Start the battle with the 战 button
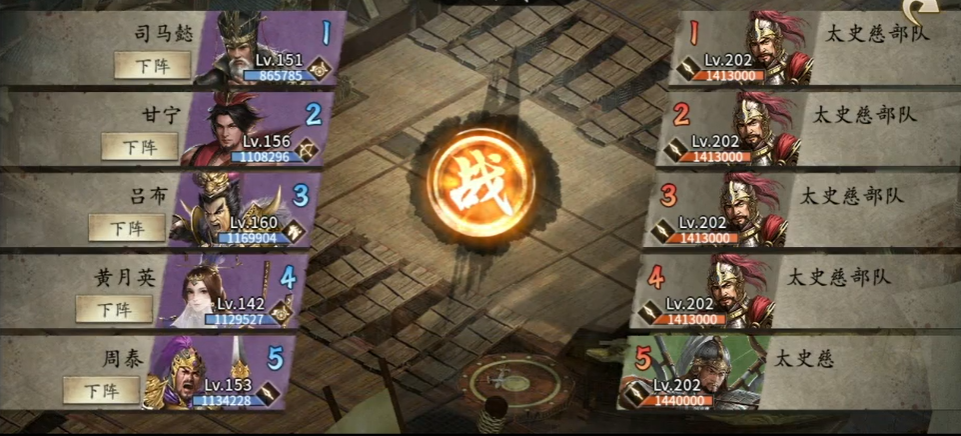 click(x=481, y=184)
